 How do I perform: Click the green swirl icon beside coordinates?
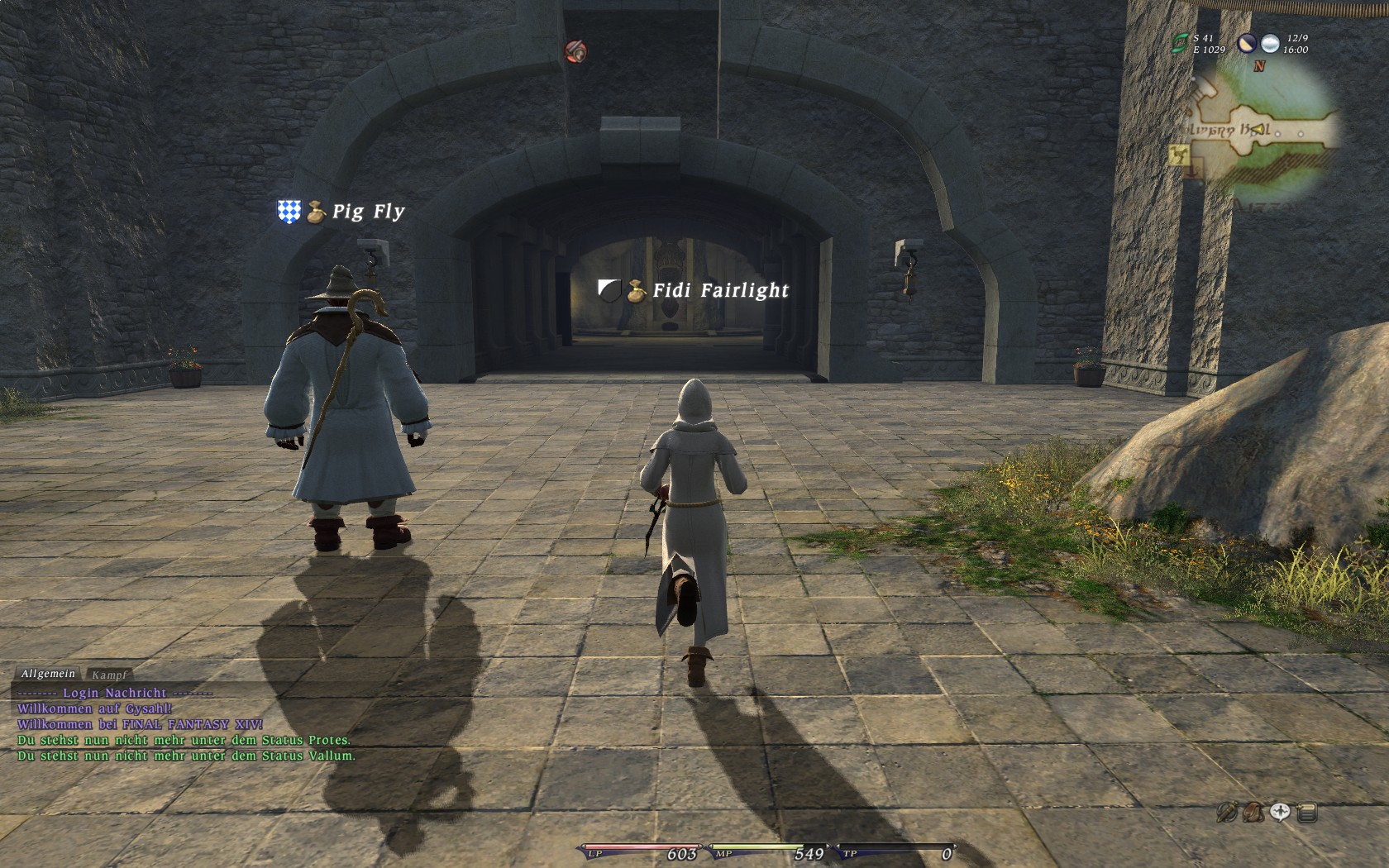tap(1180, 44)
